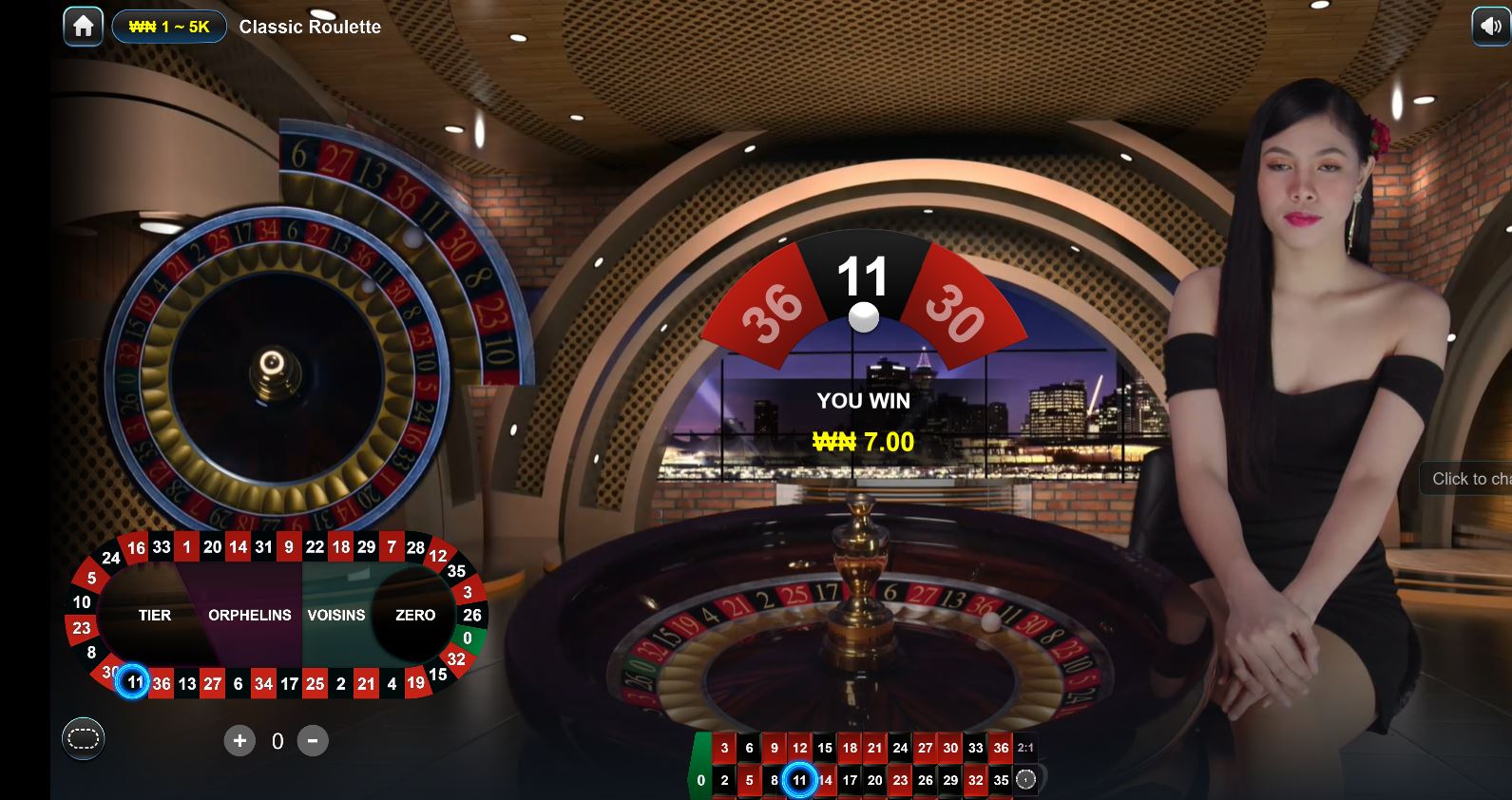
Task: Choose number 19 on the racetrack
Action: pos(415,682)
